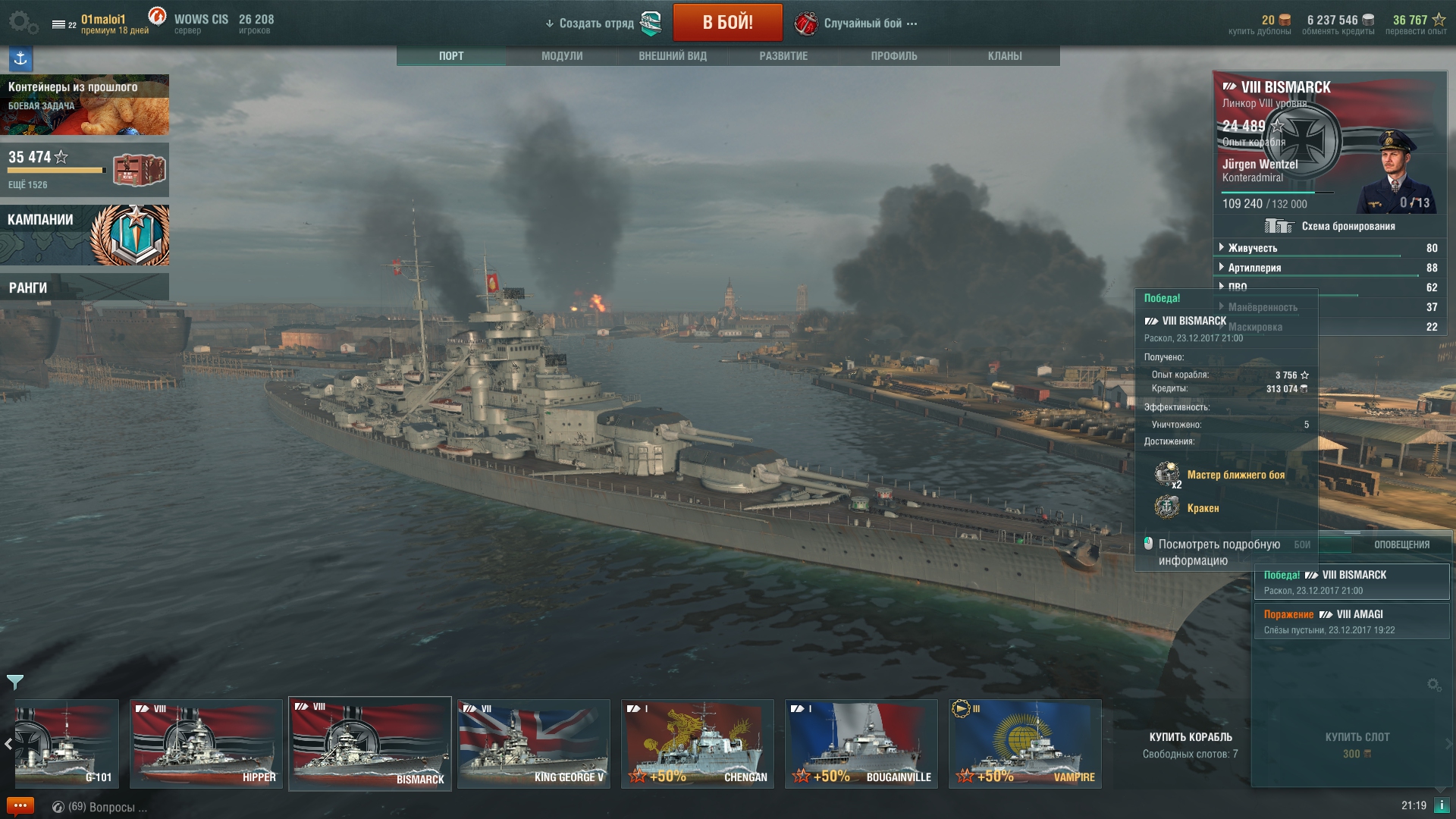Open the Схема бронирования armor viewer

click(x=1330, y=226)
